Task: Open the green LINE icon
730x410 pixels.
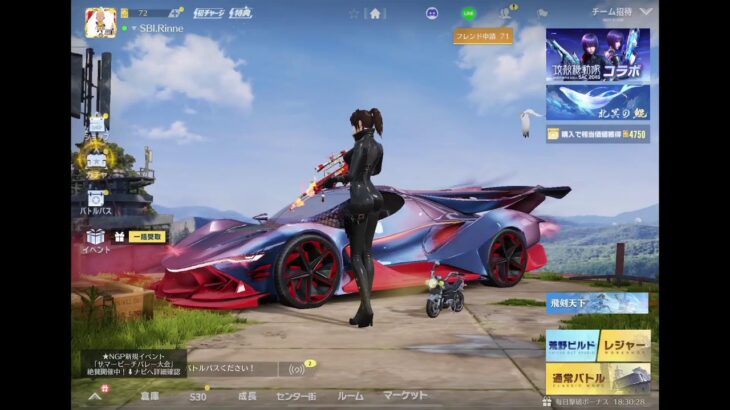Action: coord(469,13)
